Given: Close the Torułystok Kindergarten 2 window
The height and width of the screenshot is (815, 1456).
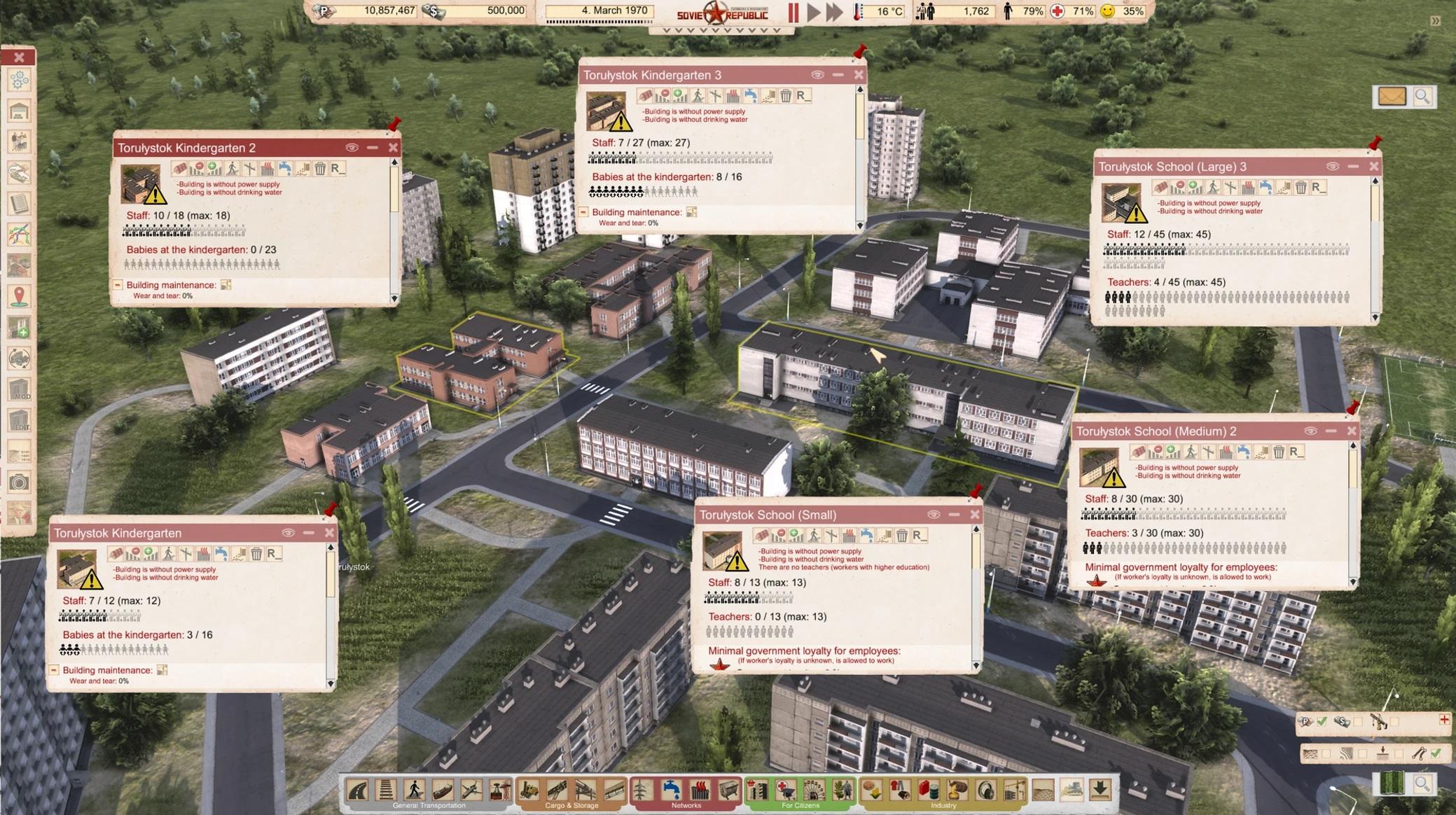Looking at the screenshot, I should pos(393,148).
